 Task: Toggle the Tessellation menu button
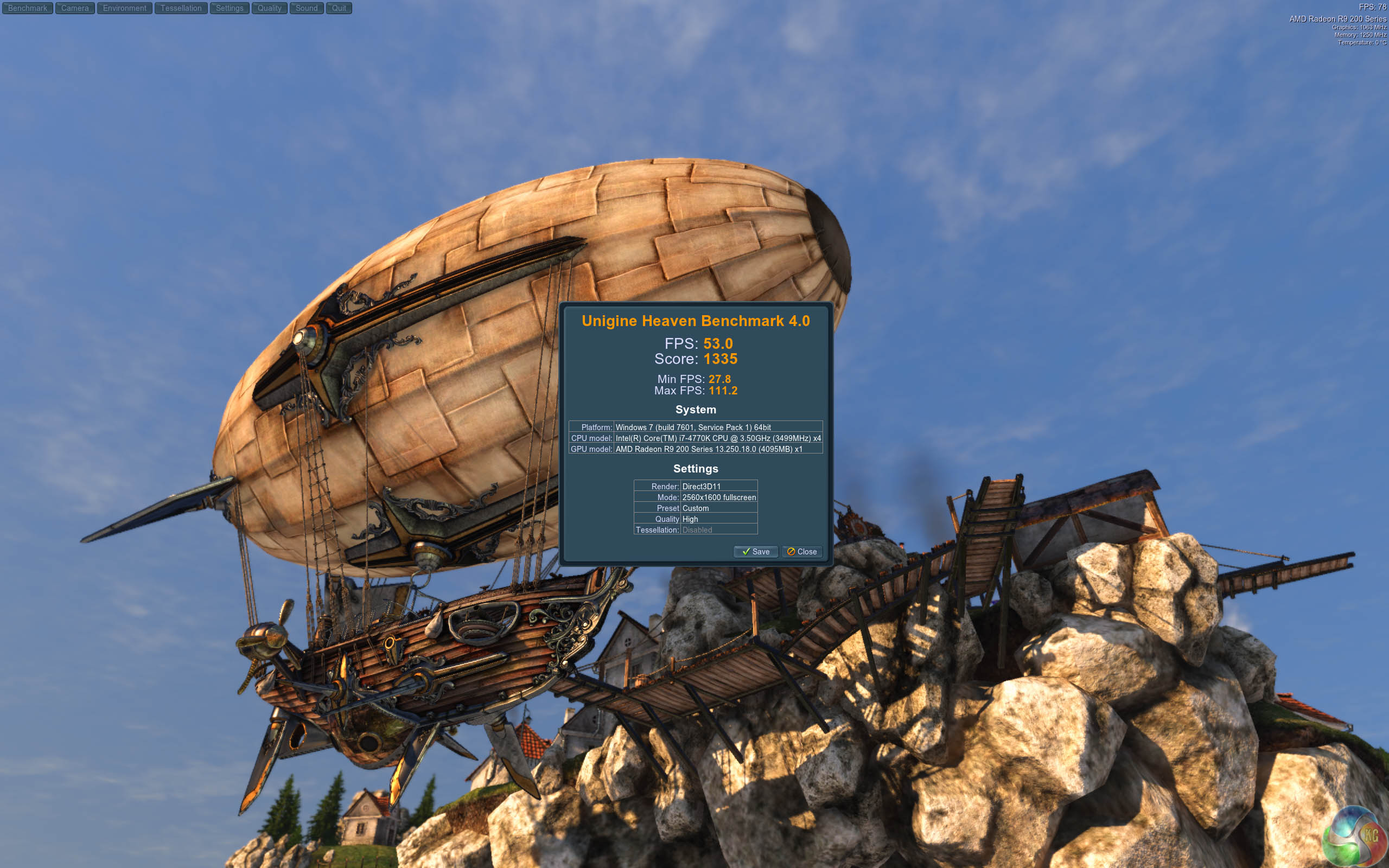point(181,8)
